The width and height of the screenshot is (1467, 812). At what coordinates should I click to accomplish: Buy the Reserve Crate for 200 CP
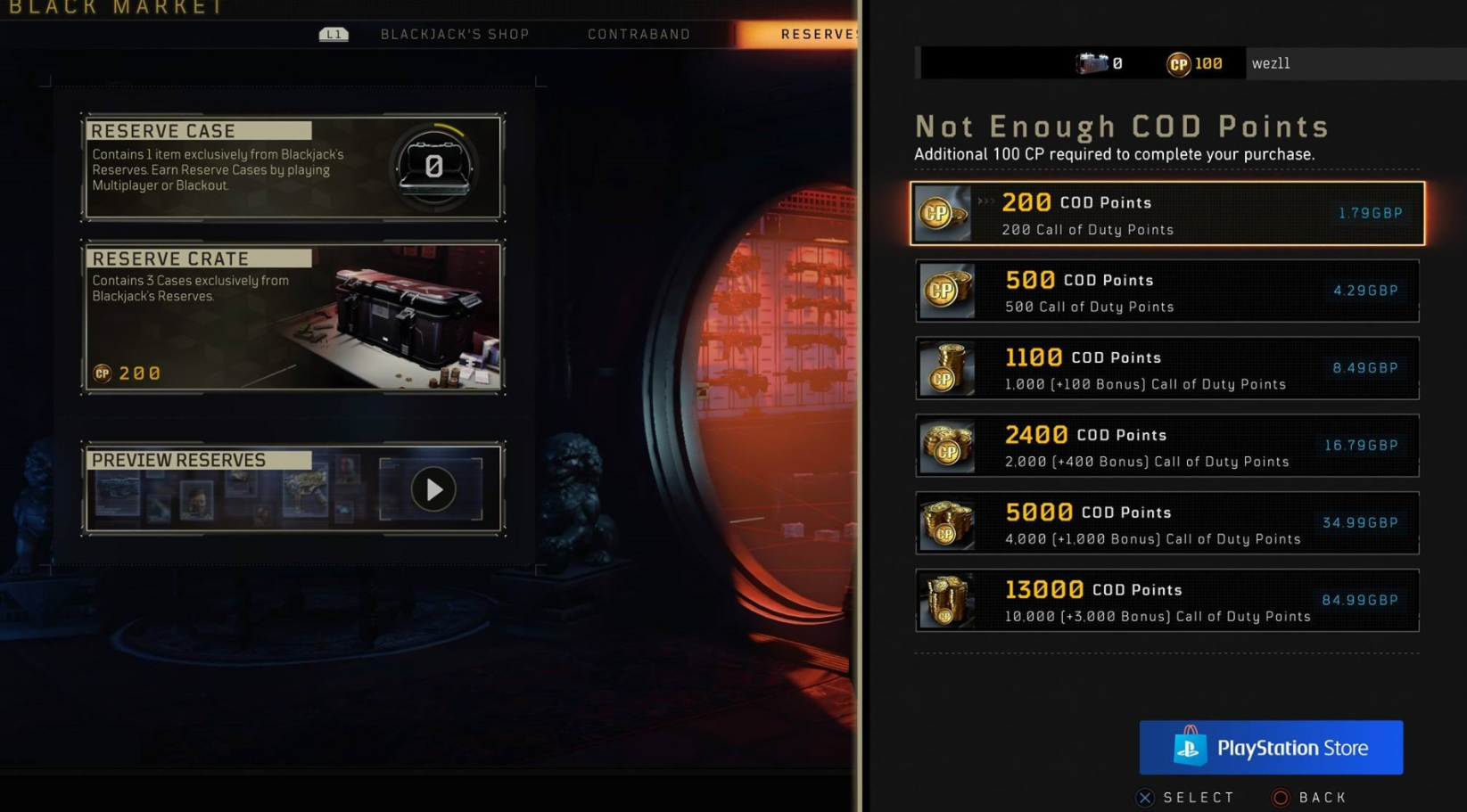point(293,317)
